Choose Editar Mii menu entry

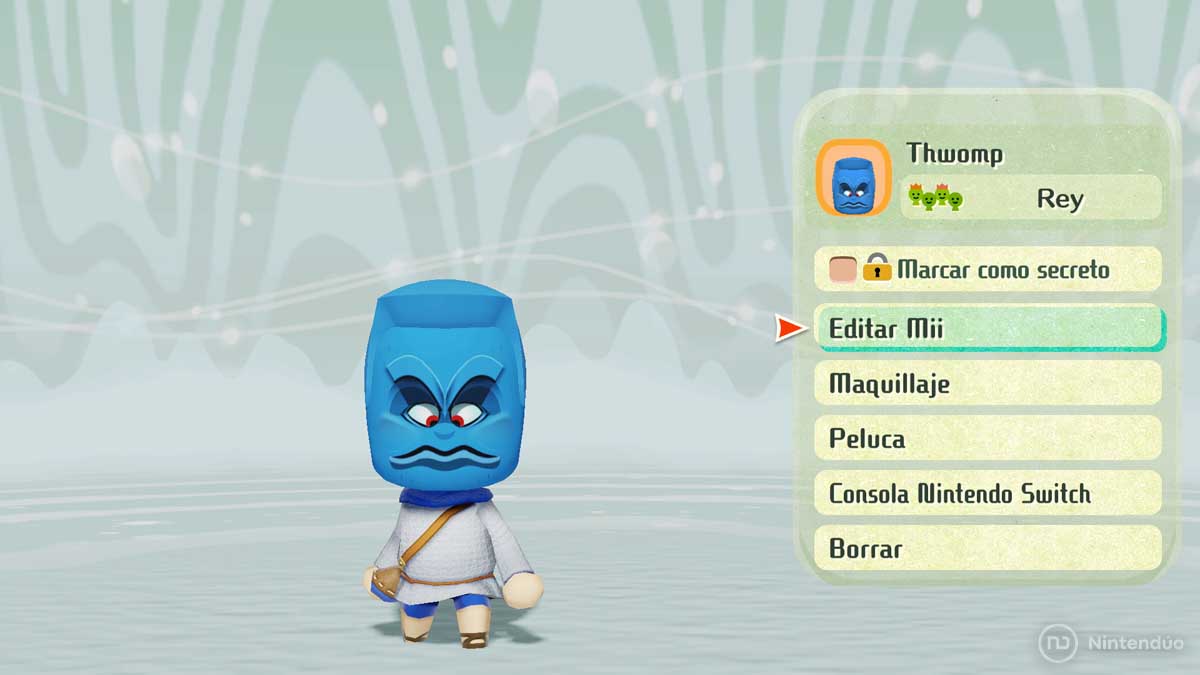tap(988, 328)
